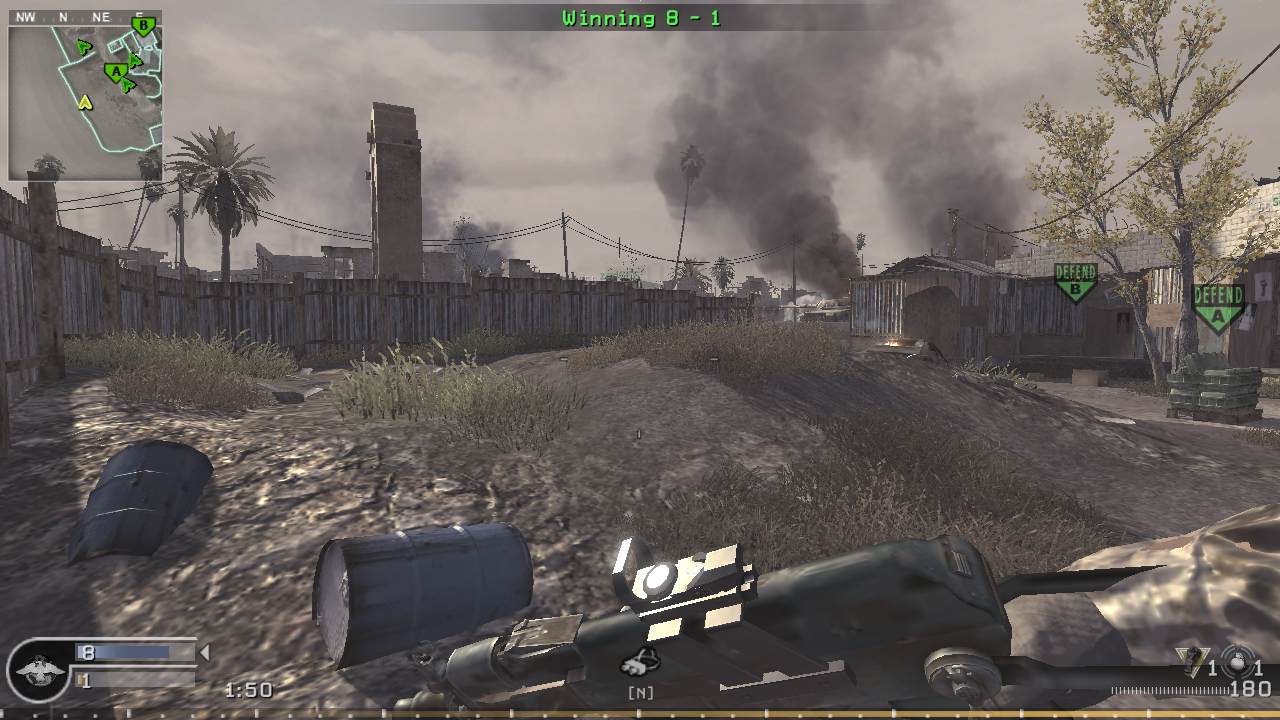Select objective marker B on the minimap
The height and width of the screenshot is (720, 1280).
pos(143,26)
